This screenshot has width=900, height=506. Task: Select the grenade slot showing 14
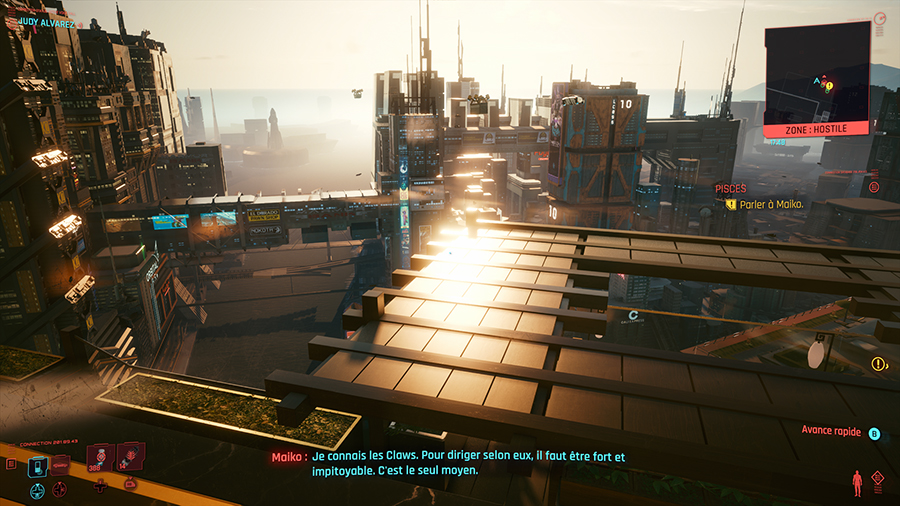pyautogui.click(x=130, y=458)
